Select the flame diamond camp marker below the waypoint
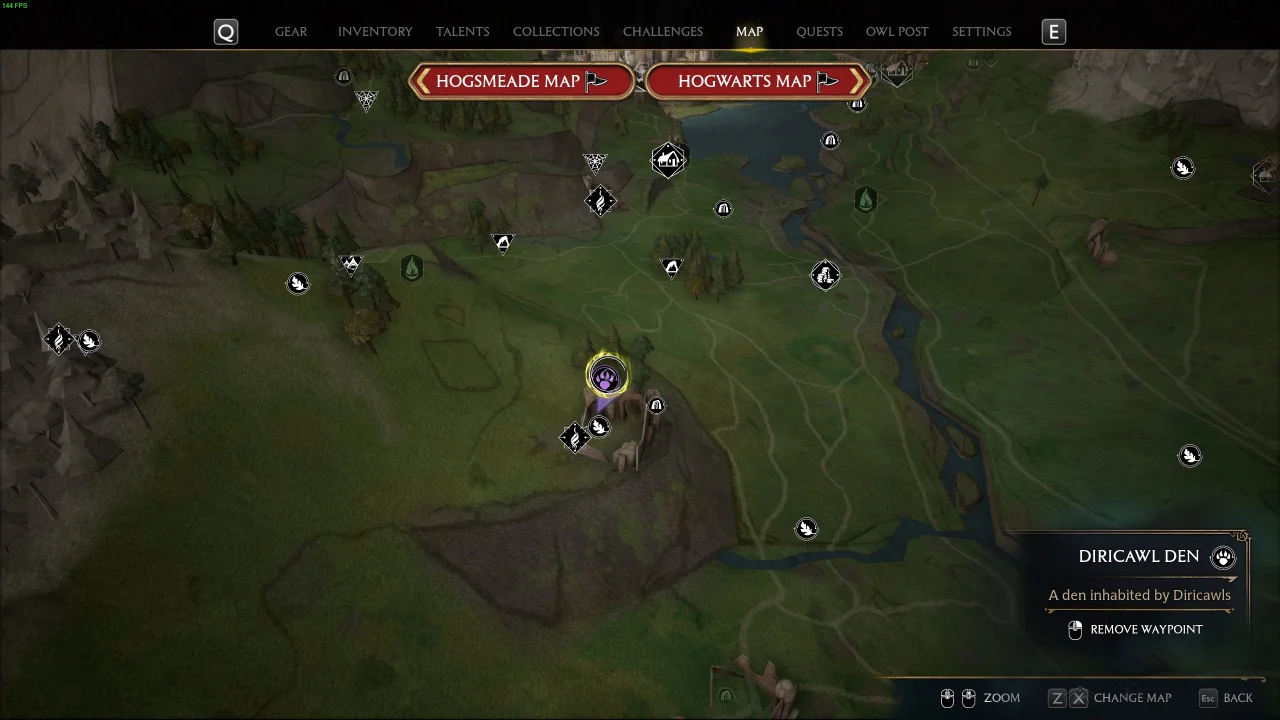The height and width of the screenshot is (720, 1280). pos(575,437)
